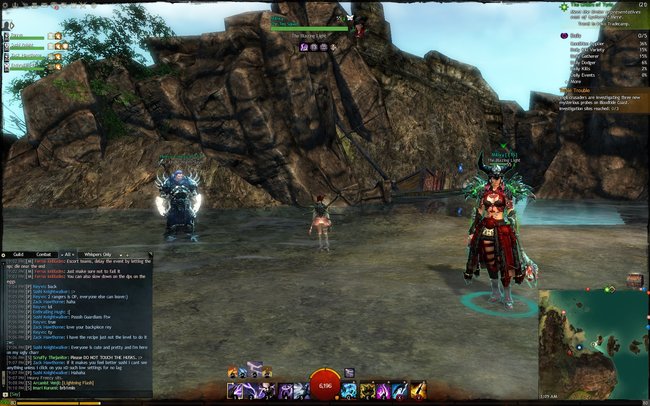Viewport: 650px width, 406px height.
Task: Open the minimap in the corner
Action: [x=593, y=347]
